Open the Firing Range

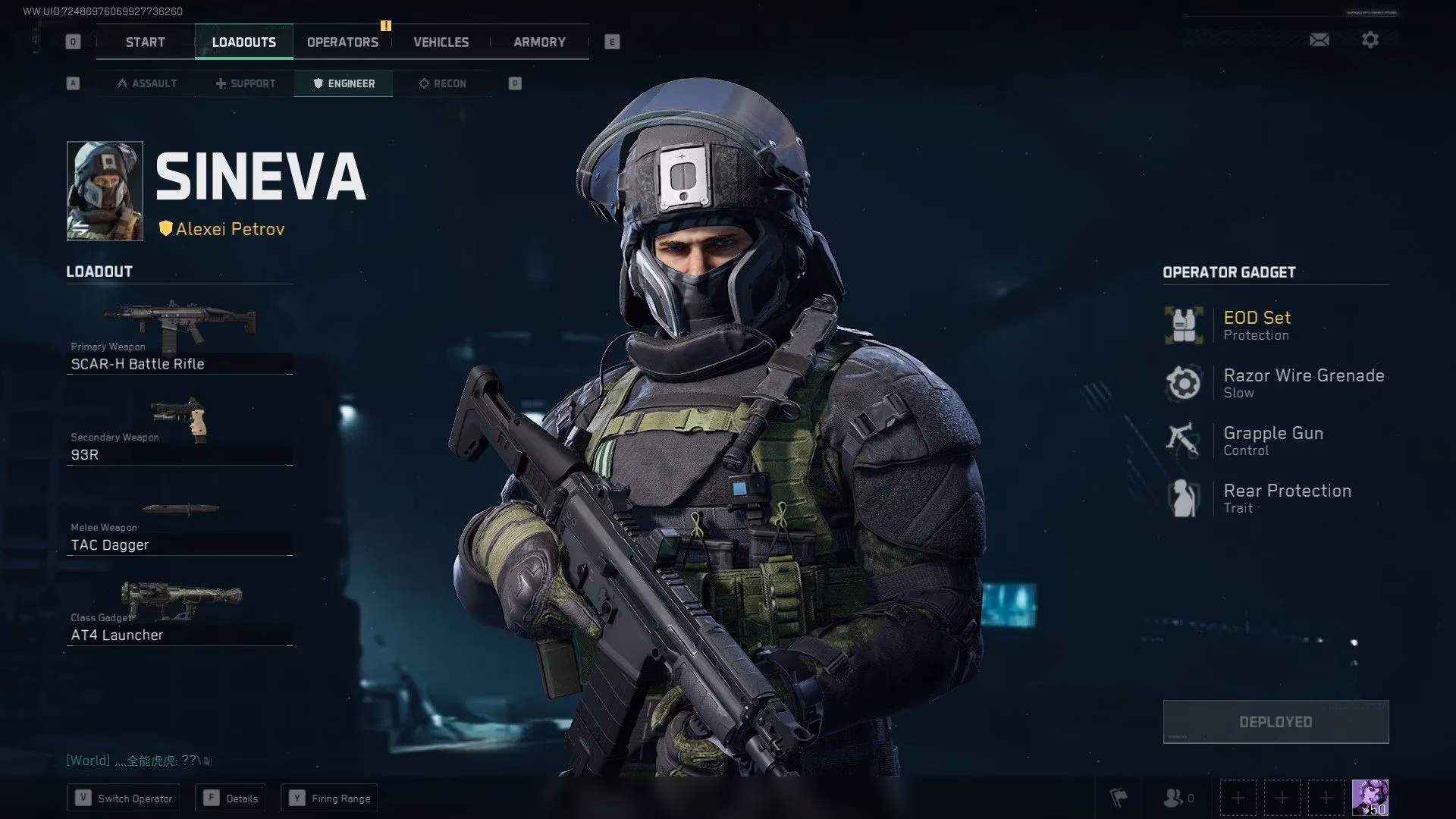(328, 798)
